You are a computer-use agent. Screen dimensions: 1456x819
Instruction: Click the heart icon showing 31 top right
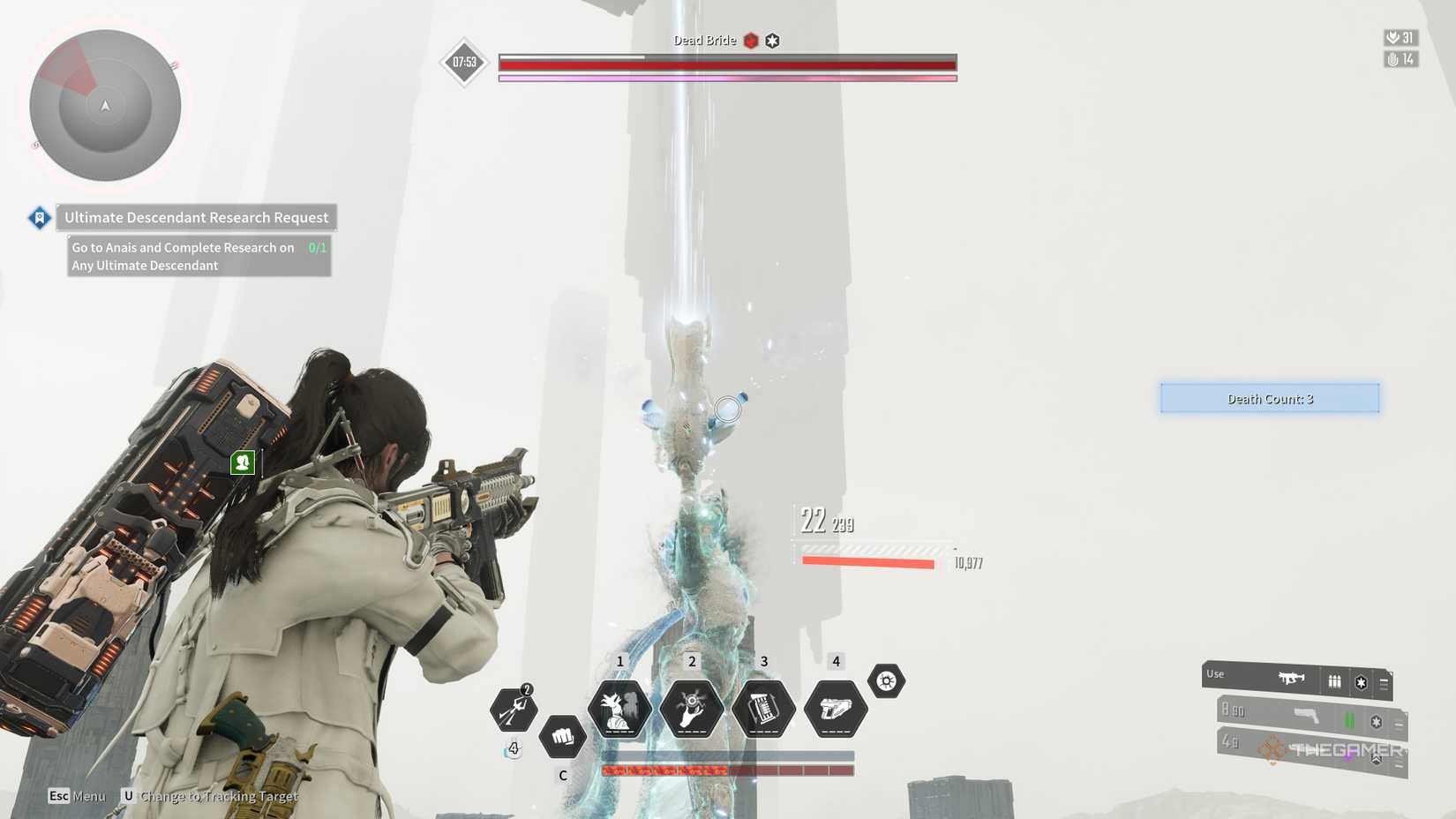[x=1392, y=39]
